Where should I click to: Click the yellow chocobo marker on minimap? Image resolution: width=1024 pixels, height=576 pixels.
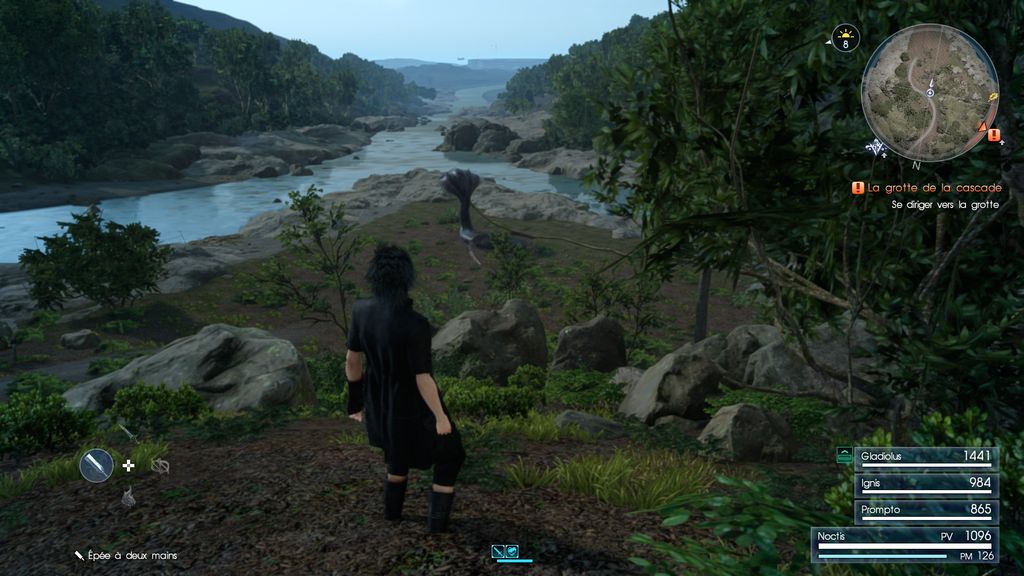point(993,99)
